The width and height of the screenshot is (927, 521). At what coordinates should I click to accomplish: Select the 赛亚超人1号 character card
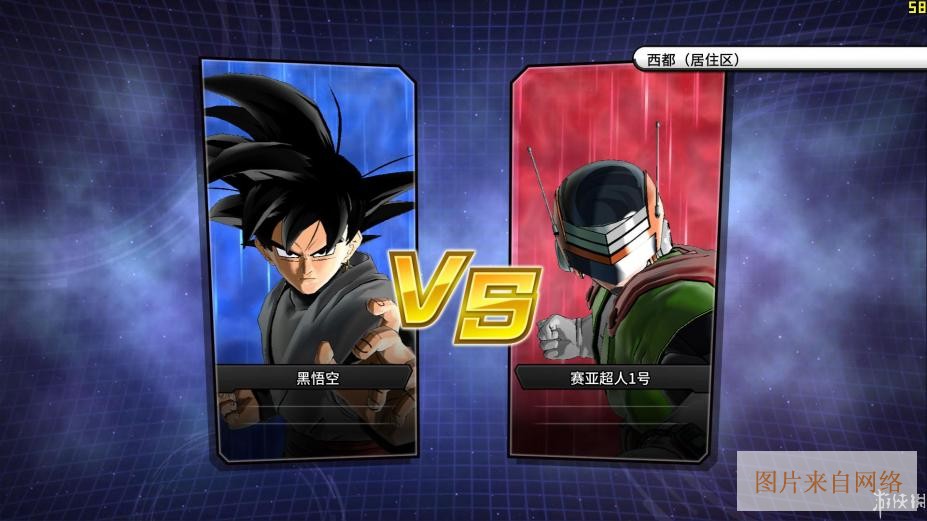(618, 260)
